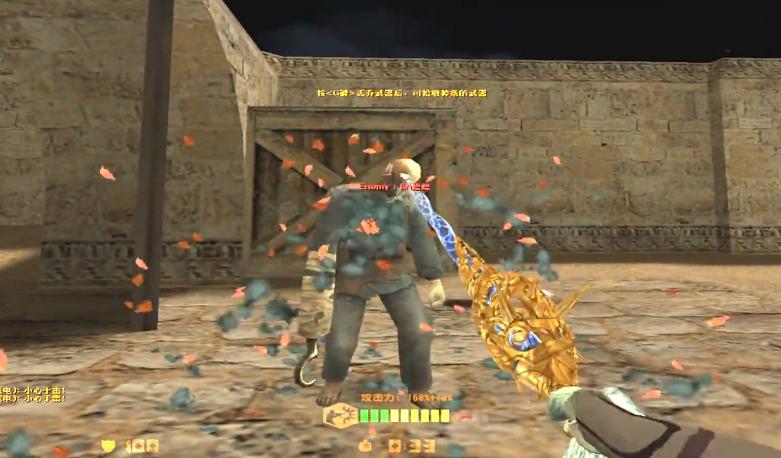Select the armor shield icon
The width and height of the screenshot is (781, 458).
(x=109, y=445)
